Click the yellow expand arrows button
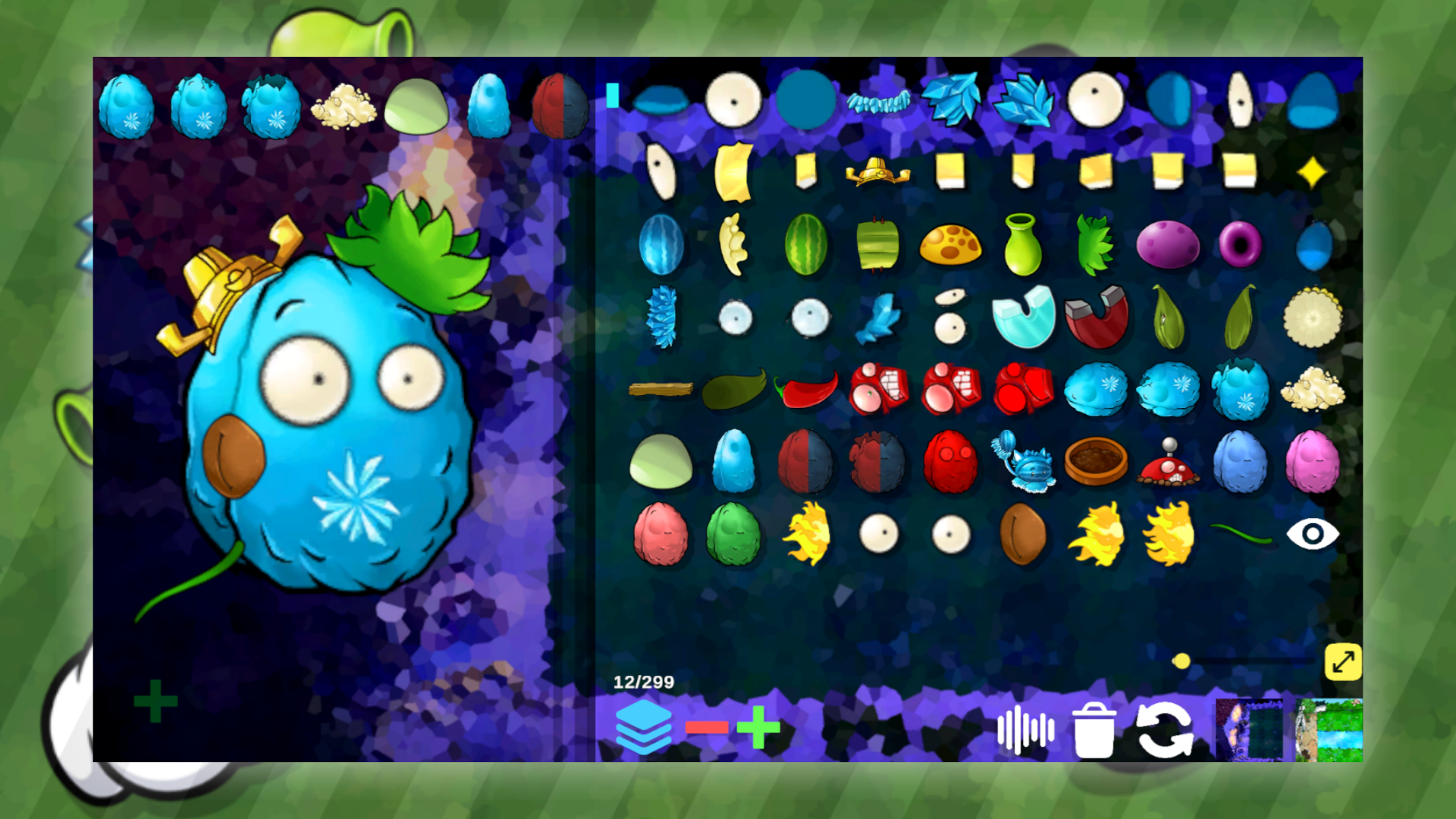 click(x=1342, y=661)
